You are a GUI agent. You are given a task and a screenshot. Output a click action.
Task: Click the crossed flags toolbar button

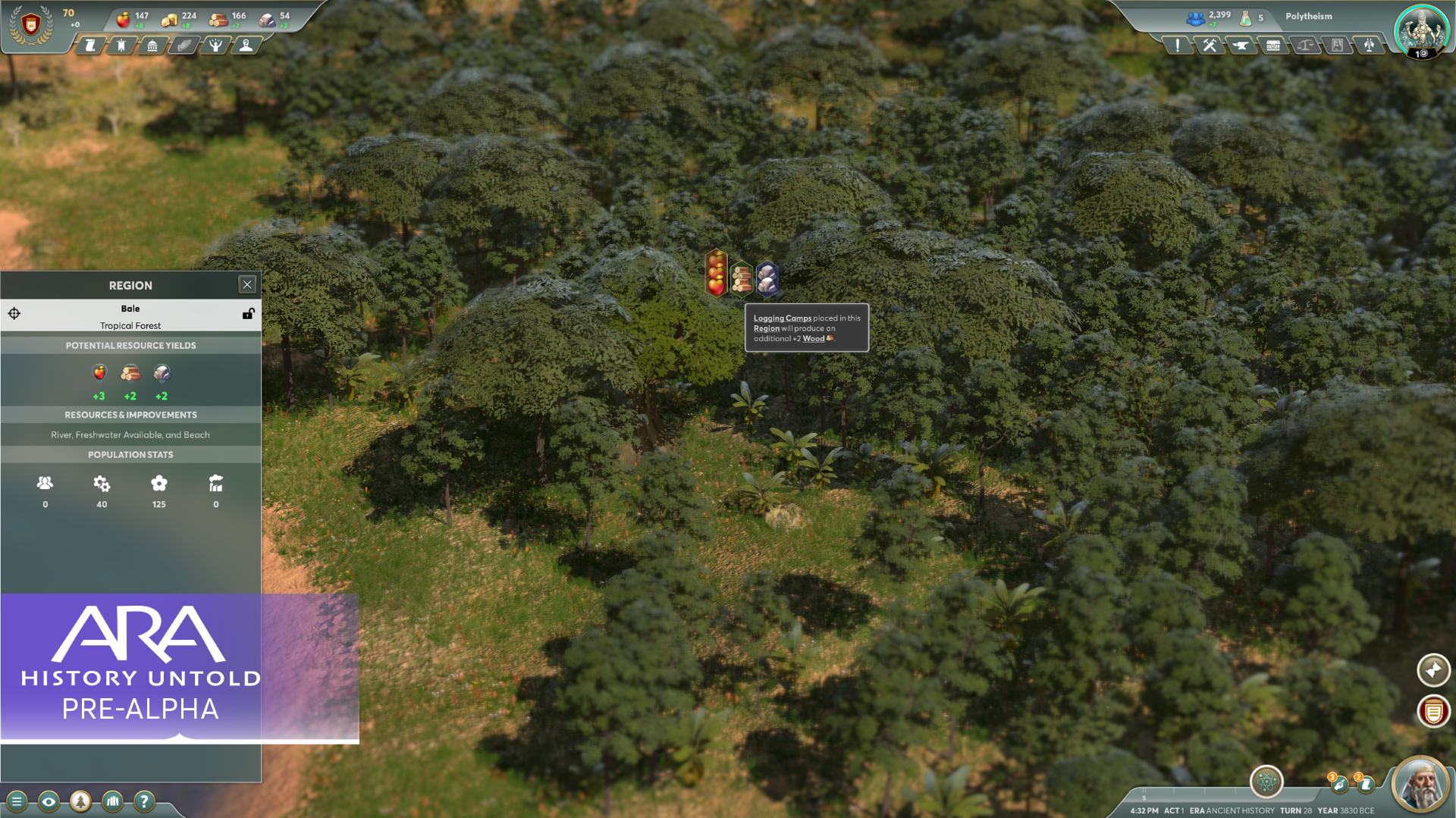click(1369, 45)
